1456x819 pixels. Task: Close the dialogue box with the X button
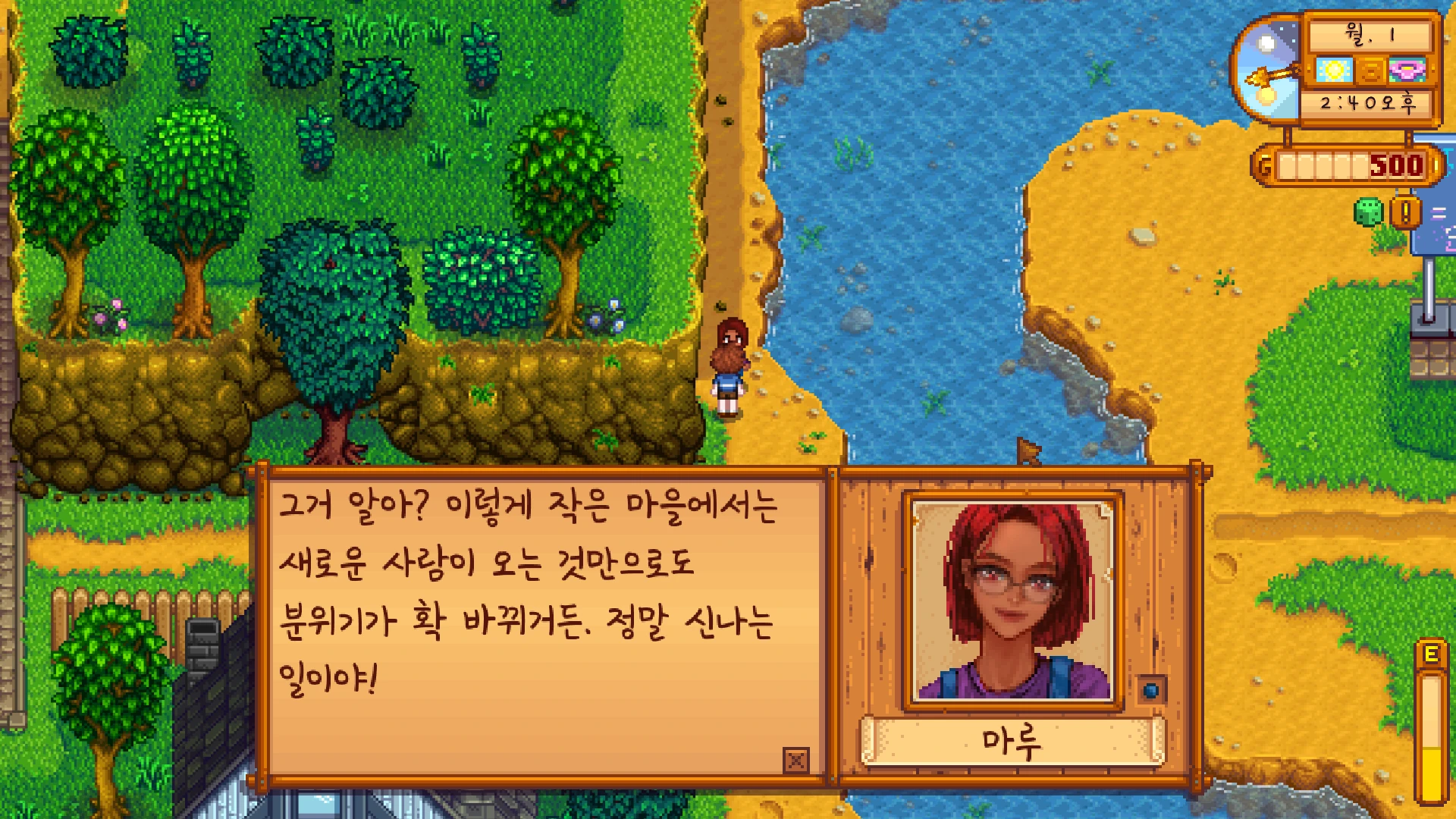tap(796, 760)
